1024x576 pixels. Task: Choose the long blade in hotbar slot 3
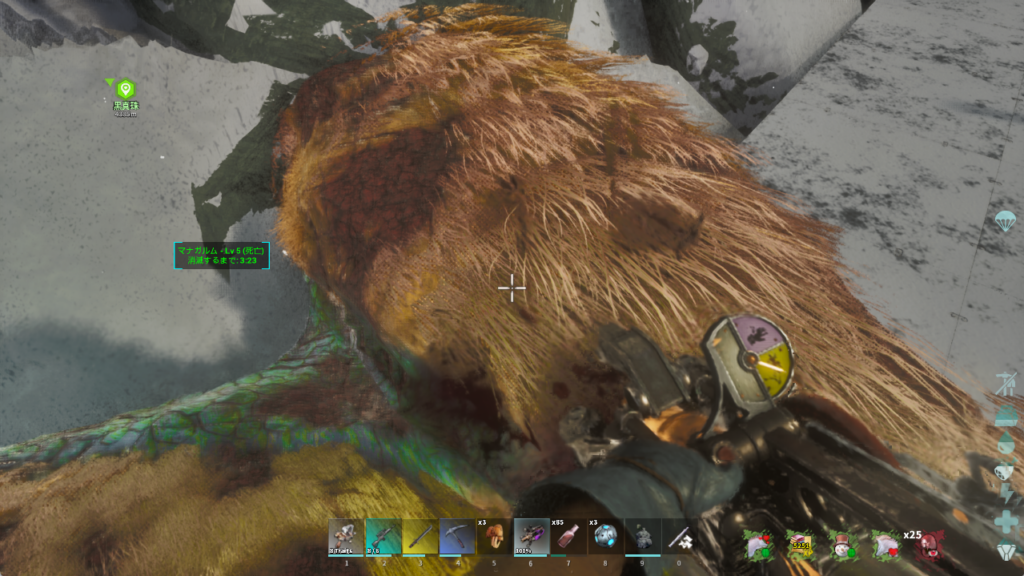click(x=420, y=536)
